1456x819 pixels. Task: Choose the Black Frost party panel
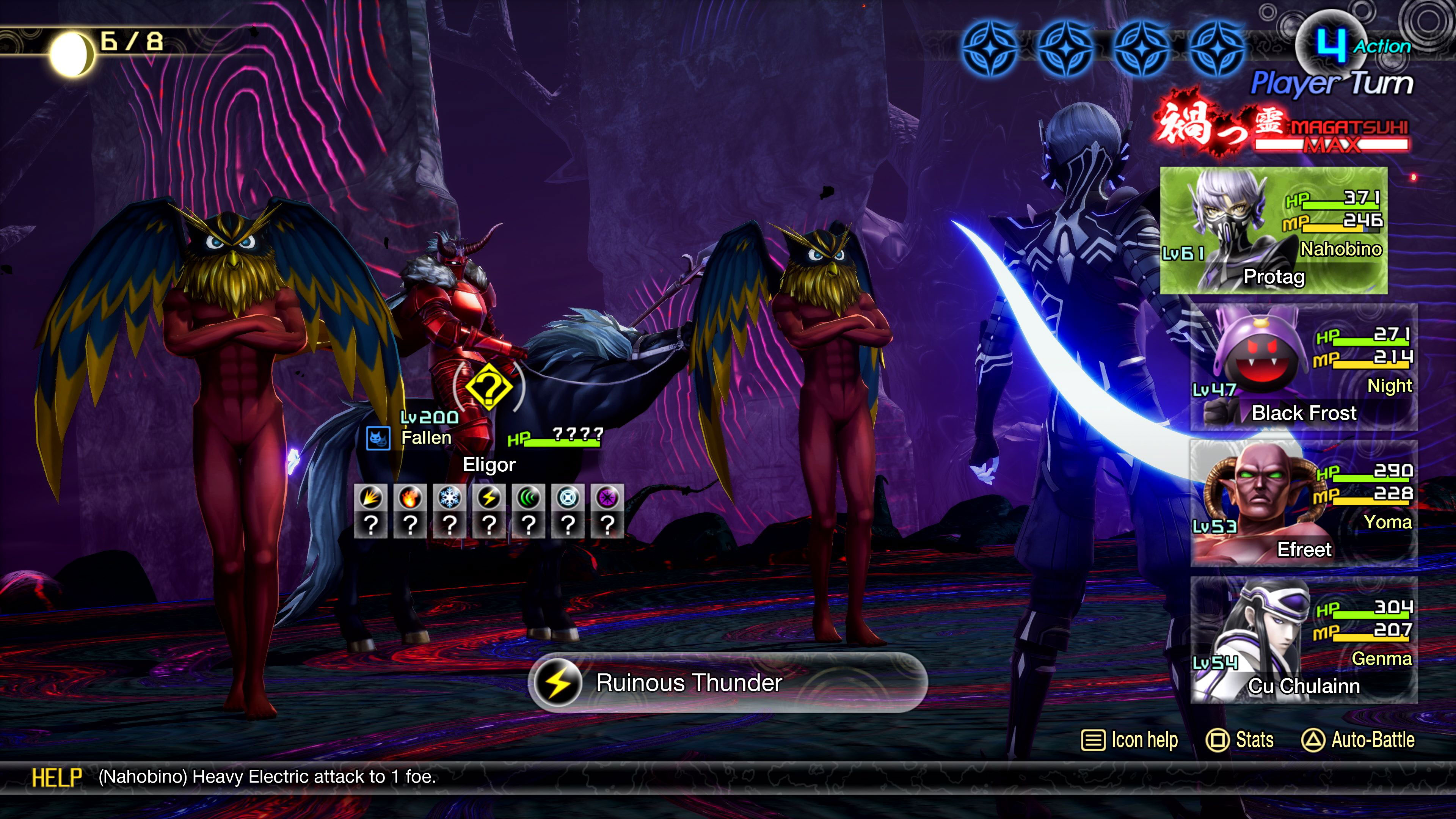1304,367
